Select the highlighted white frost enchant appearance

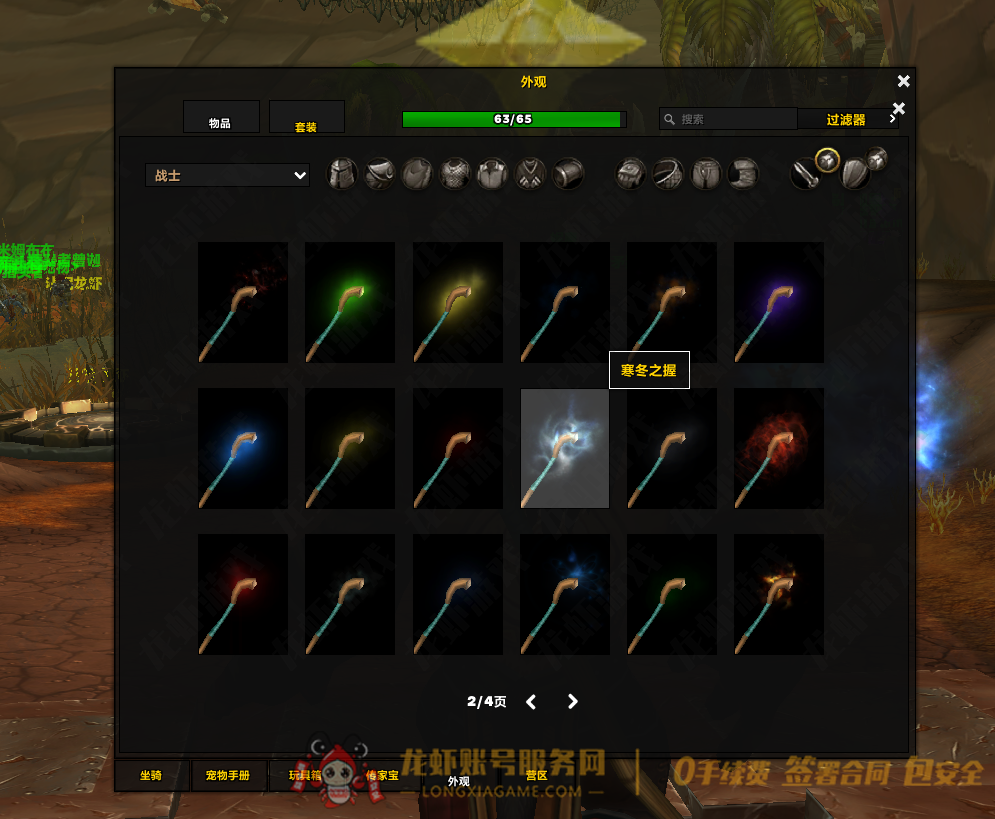click(x=565, y=448)
